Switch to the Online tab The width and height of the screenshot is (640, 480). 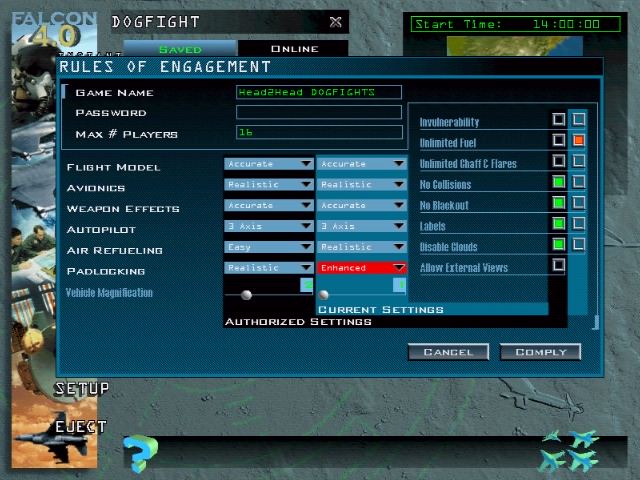pyautogui.click(x=294, y=49)
